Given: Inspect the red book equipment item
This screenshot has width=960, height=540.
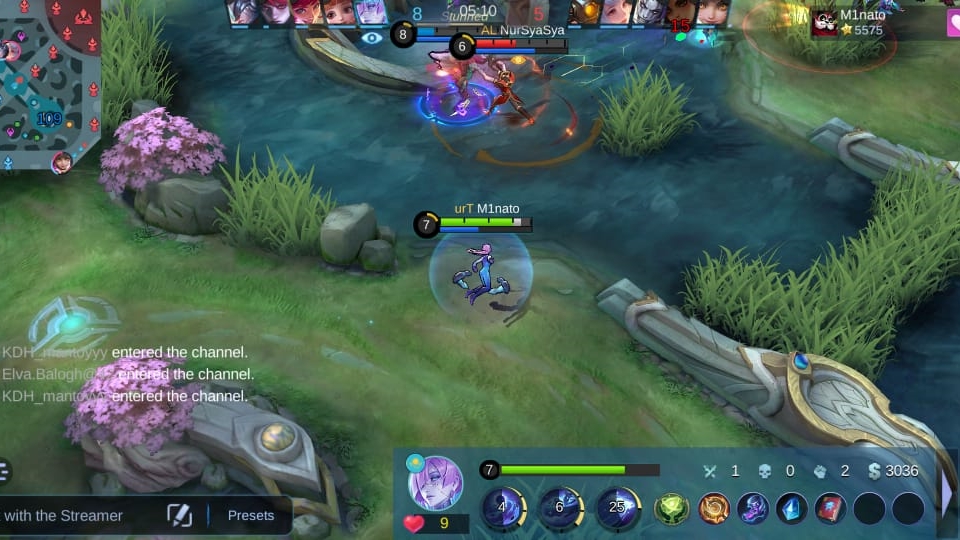Looking at the screenshot, I should point(830,509).
